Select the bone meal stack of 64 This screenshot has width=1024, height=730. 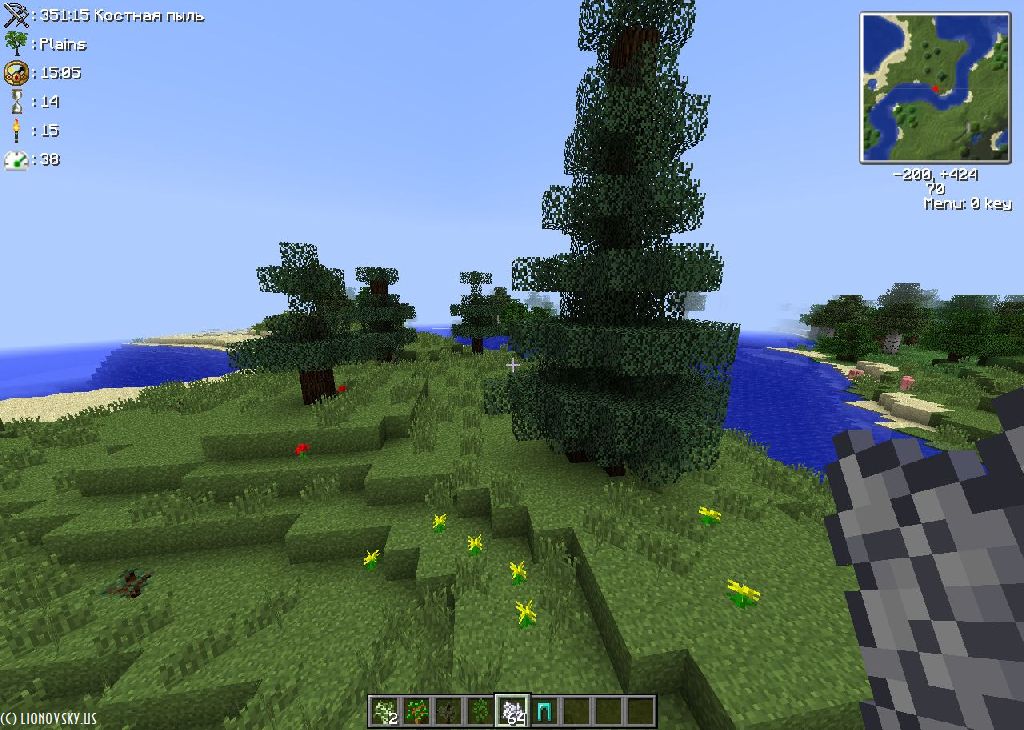click(514, 711)
